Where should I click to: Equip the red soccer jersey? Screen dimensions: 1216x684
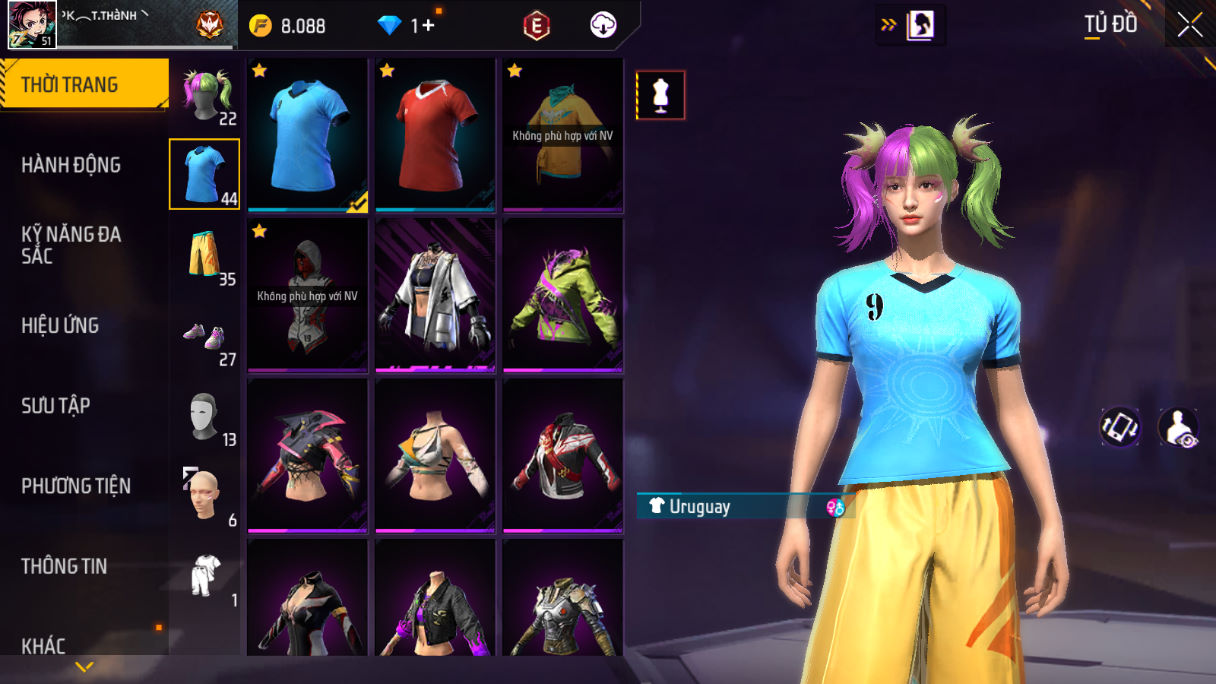[435, 135]
